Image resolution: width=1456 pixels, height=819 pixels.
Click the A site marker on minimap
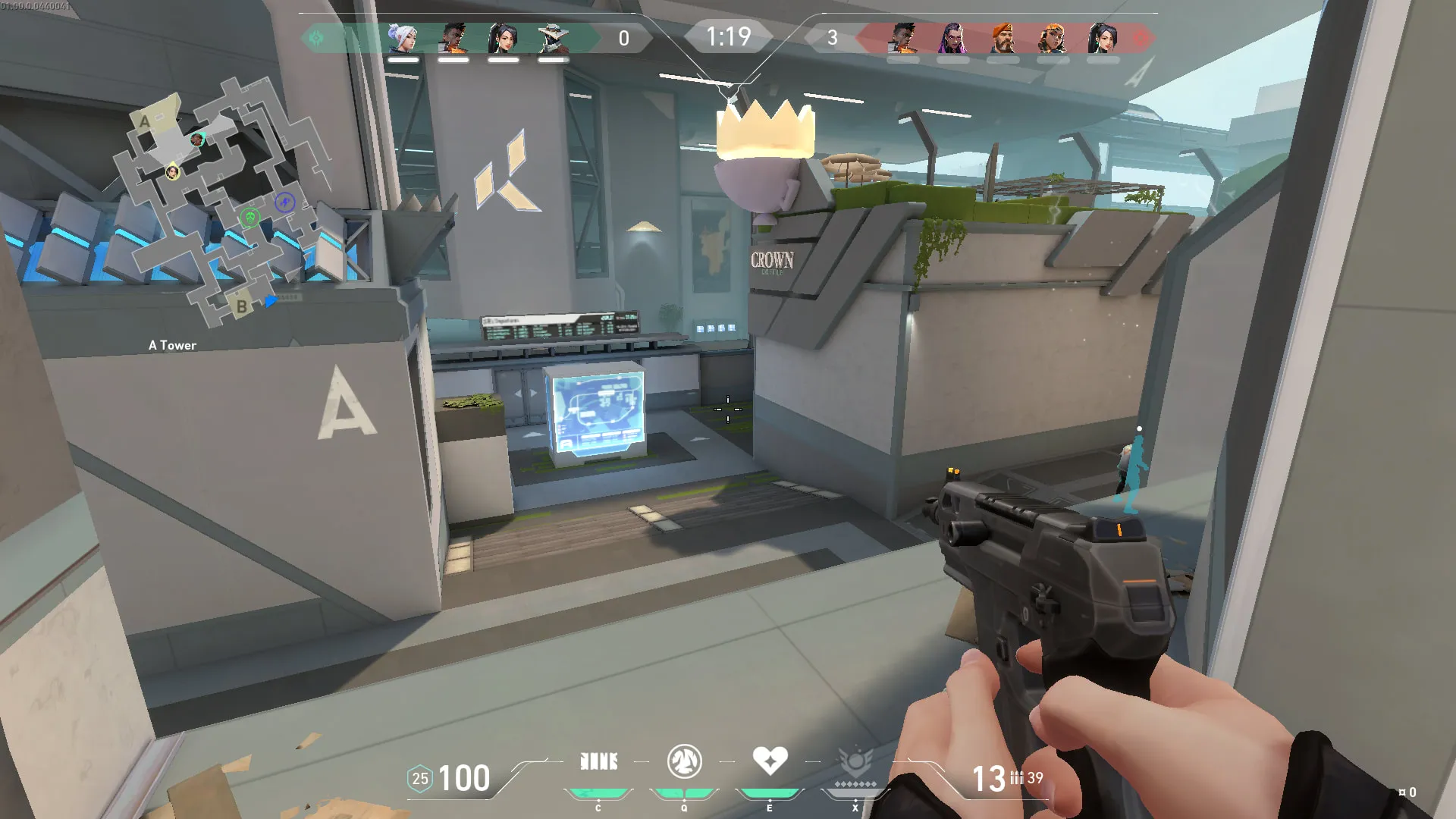[144, 121]
